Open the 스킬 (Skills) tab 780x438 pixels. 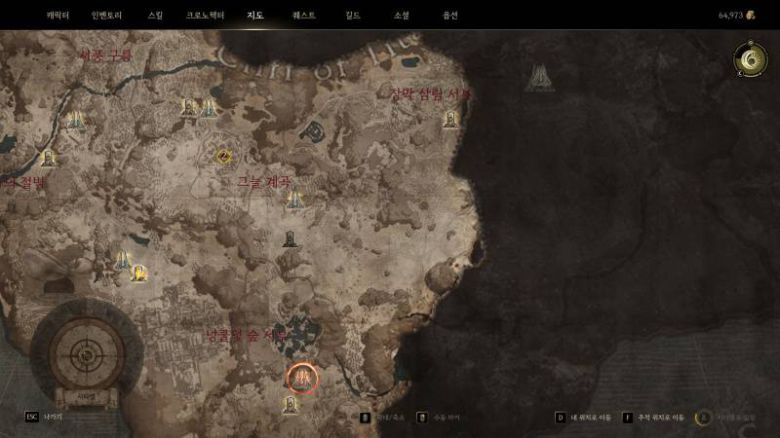(x=155, y=15)
